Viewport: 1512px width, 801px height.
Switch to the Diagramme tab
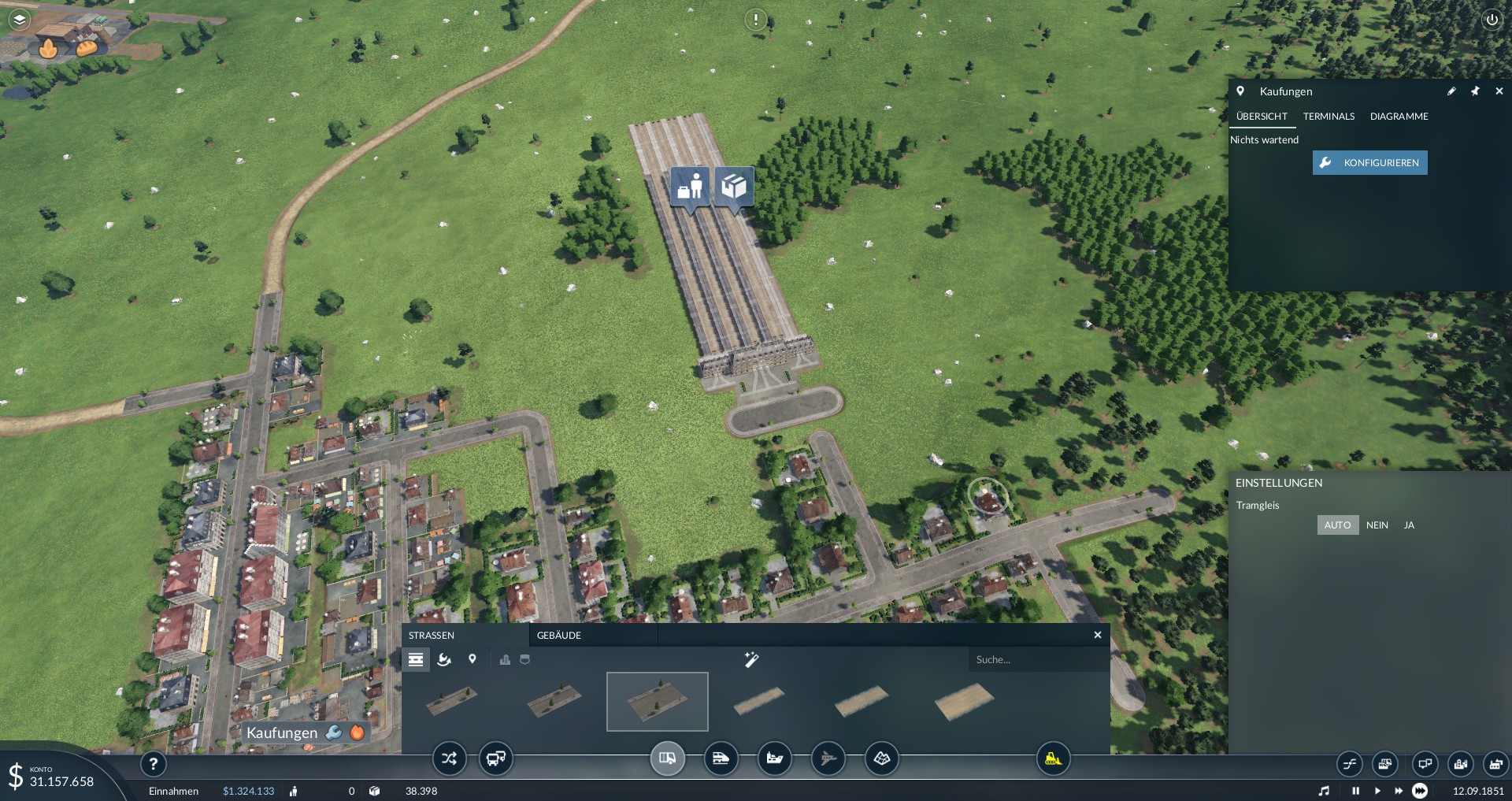tap(1399, 117)
